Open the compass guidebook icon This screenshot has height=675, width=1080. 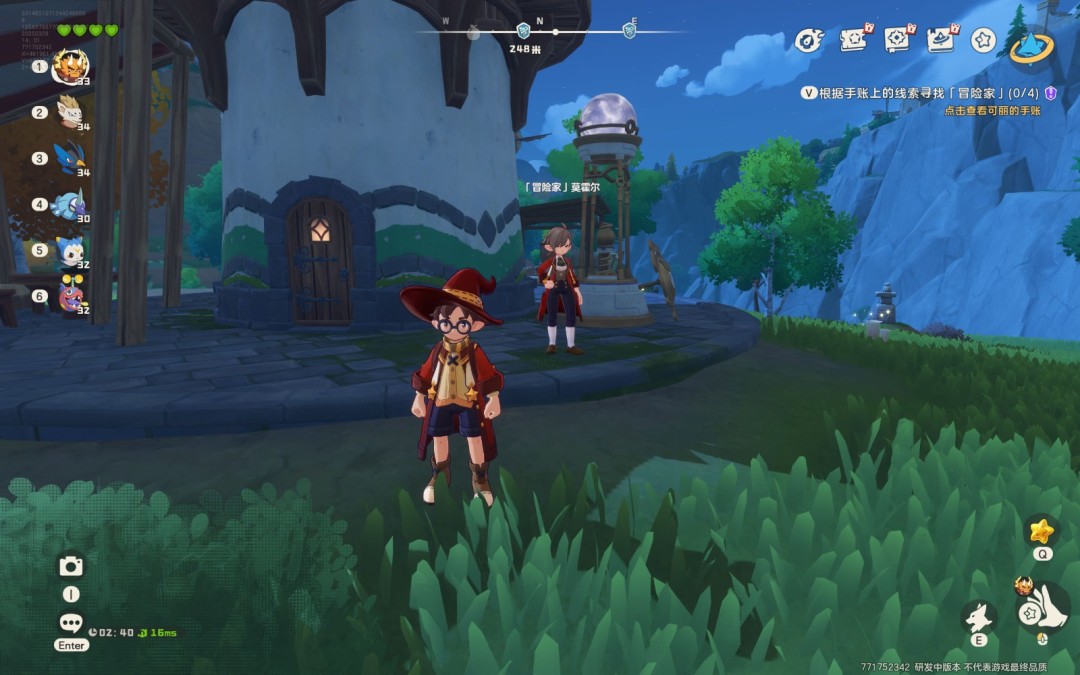point(897,40)
